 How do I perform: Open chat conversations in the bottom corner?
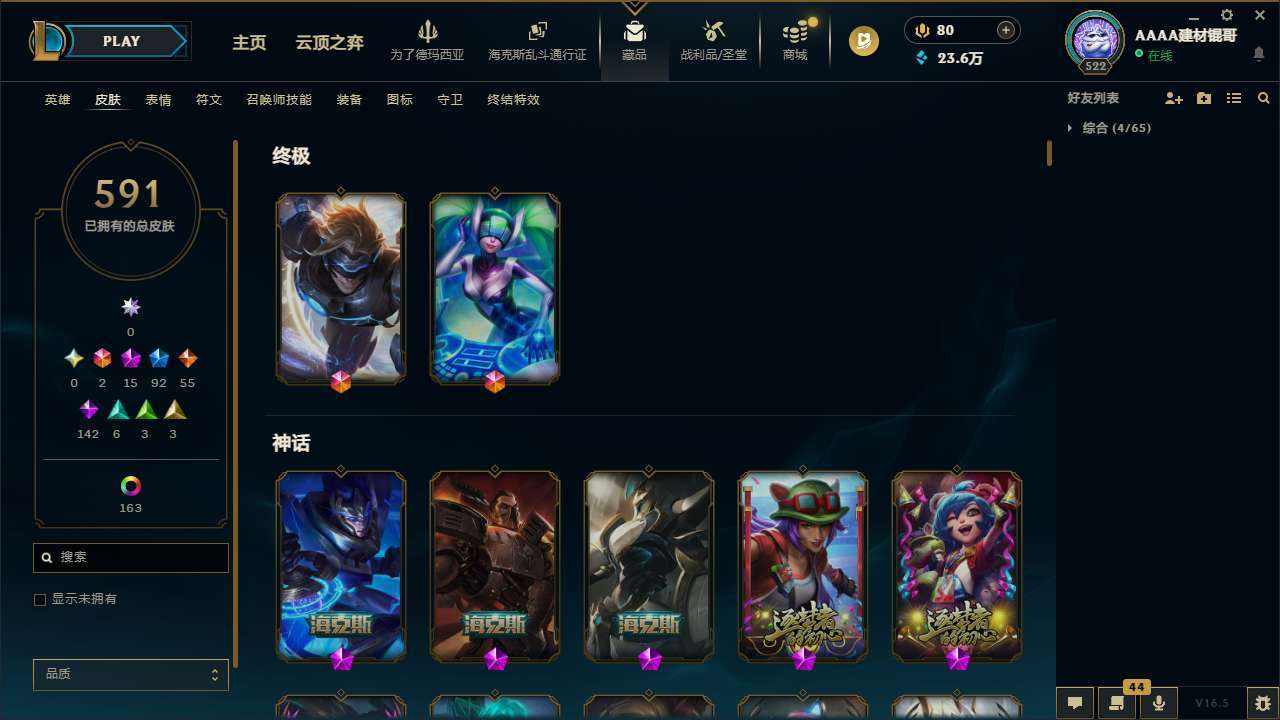tap(1074, 703)
